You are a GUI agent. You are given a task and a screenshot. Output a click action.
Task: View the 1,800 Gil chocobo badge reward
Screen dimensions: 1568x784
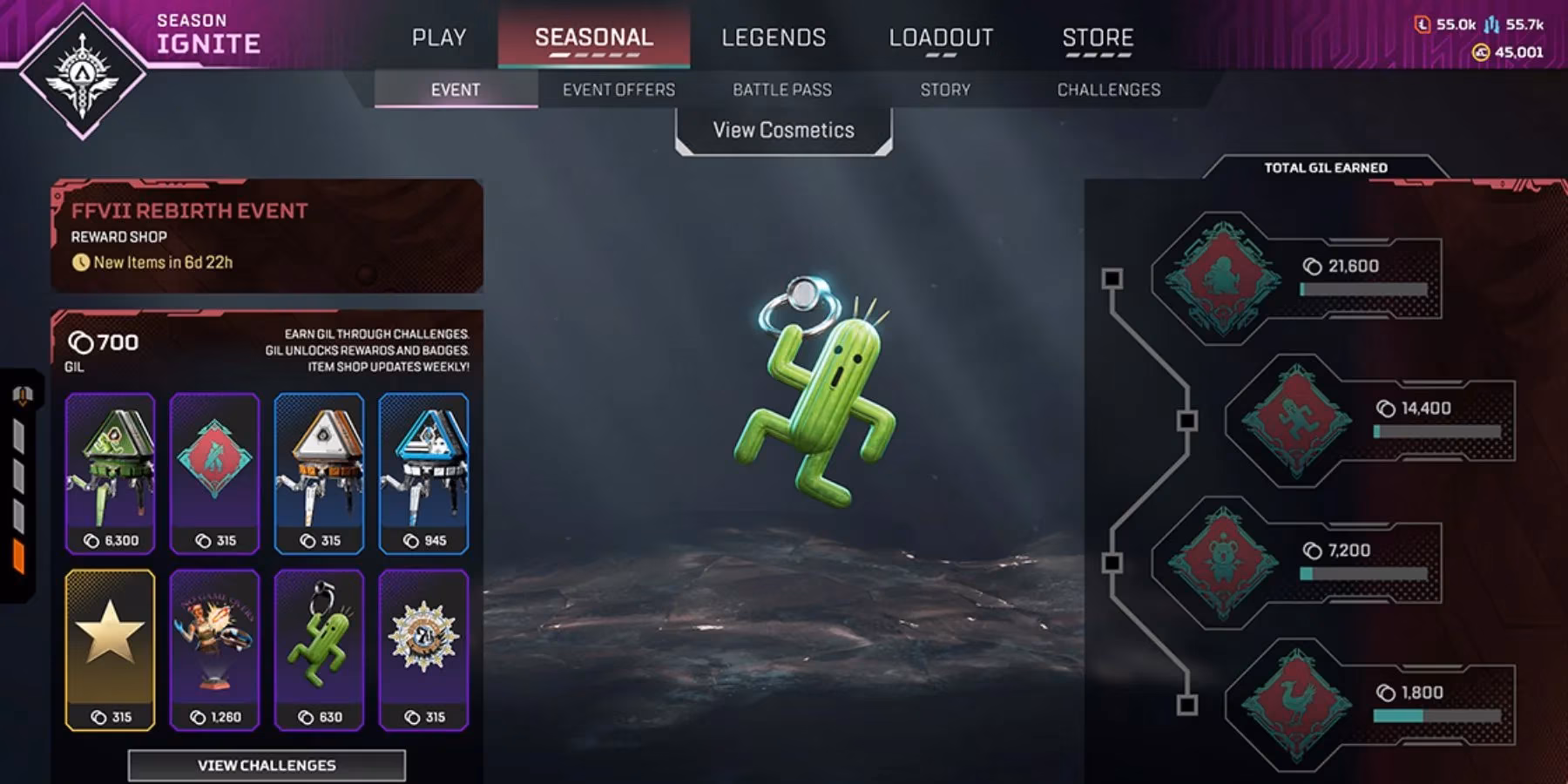click(x=1296, y=705)
